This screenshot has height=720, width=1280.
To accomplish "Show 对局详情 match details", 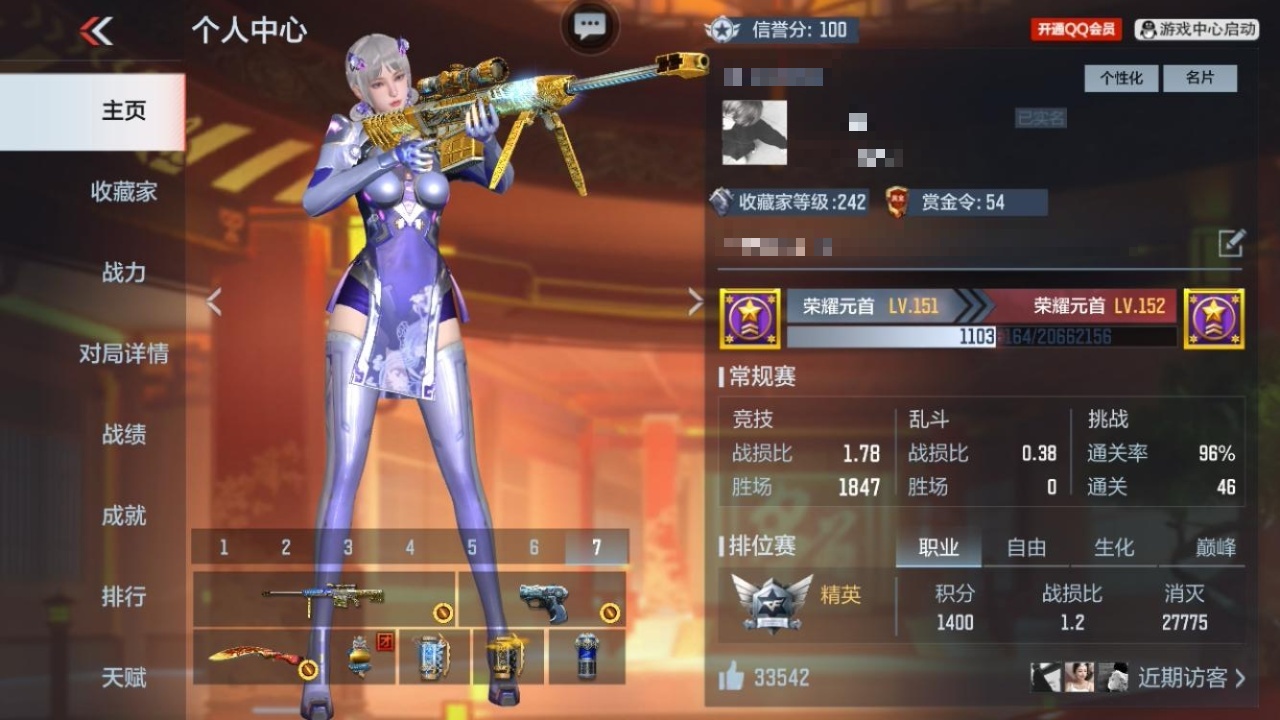I will [x=123, y=353].
